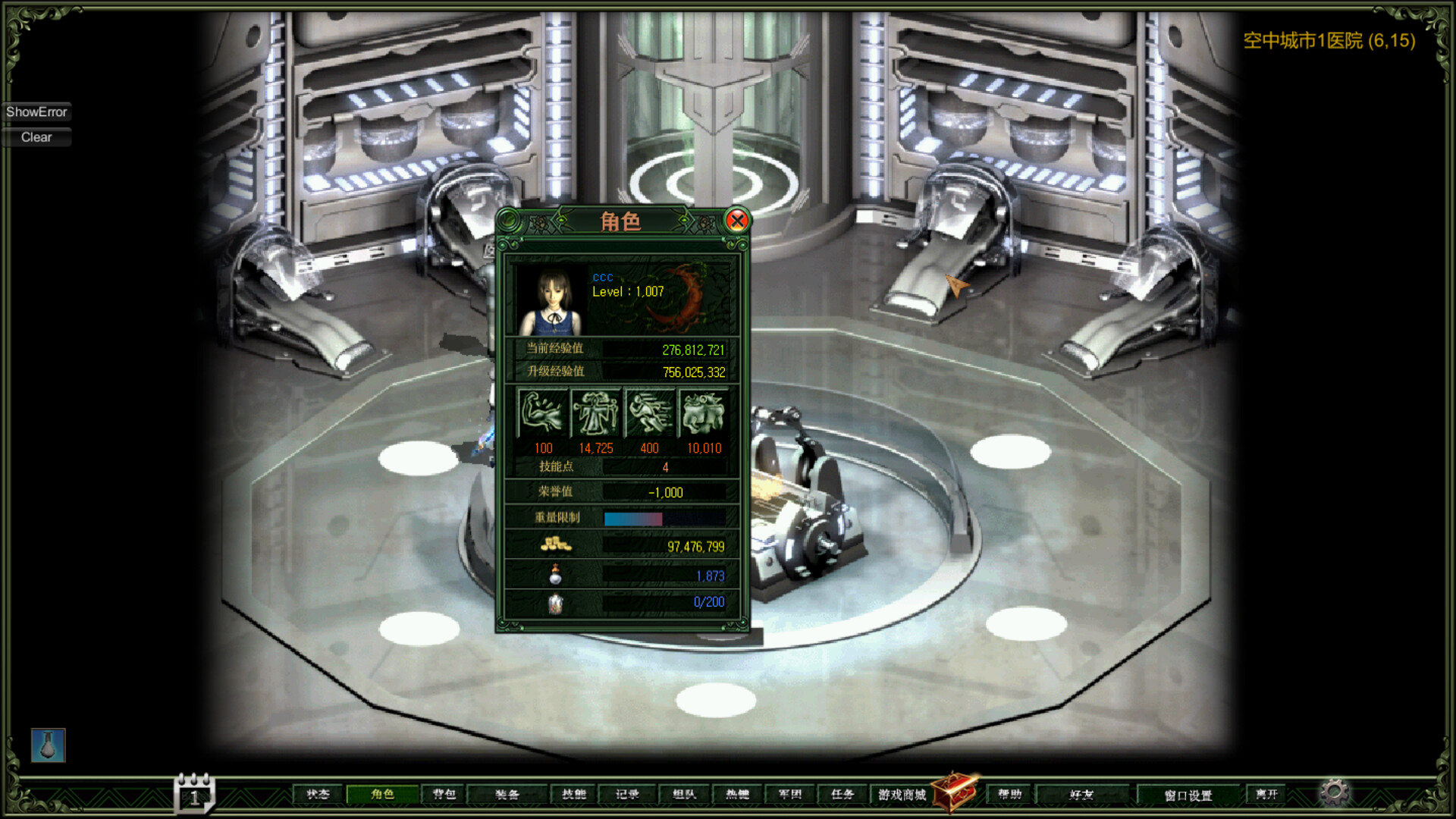Click the agility attribute icon

pos(649,413)
